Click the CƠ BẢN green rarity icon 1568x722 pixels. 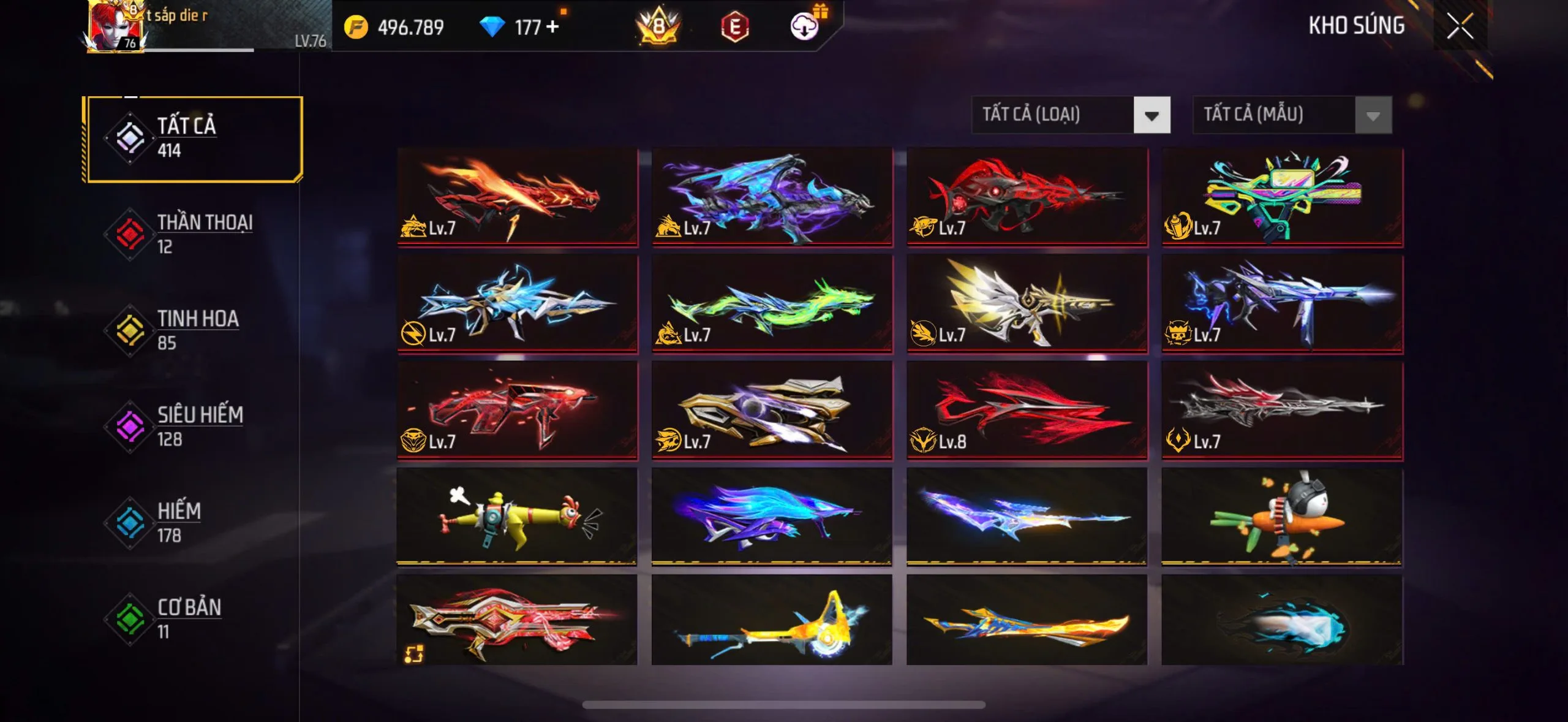pos(129,619)
